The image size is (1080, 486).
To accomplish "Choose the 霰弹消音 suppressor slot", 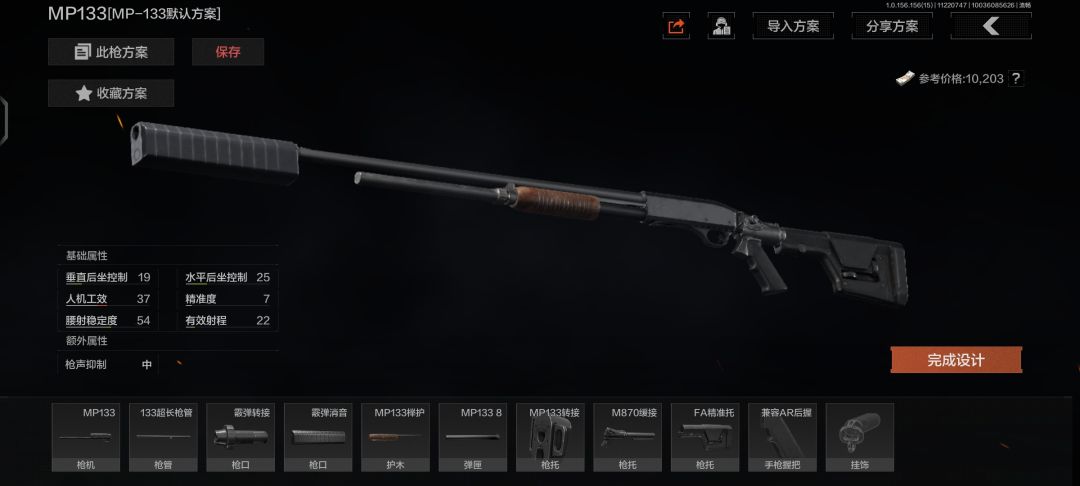I will (x=318, y=437).
